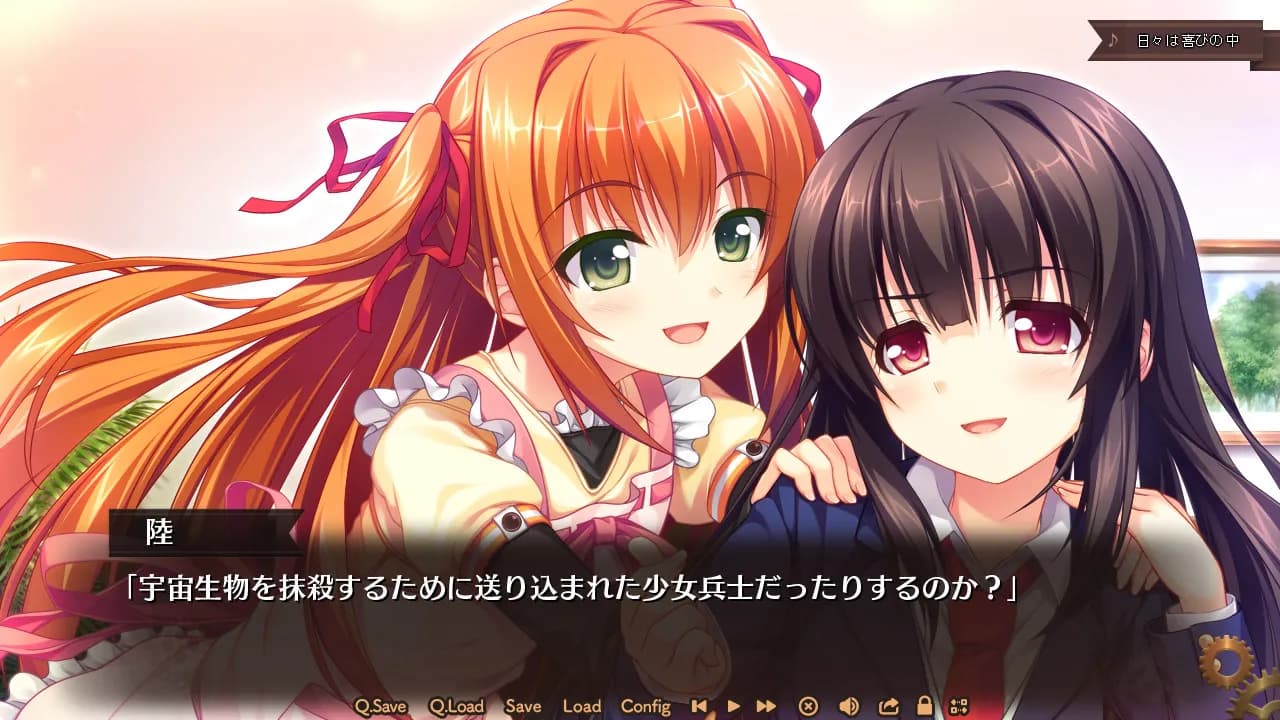Click the rewind-to-beginning icon in the toolbar
Screen dimensions: 1280x720
(699, 706)
